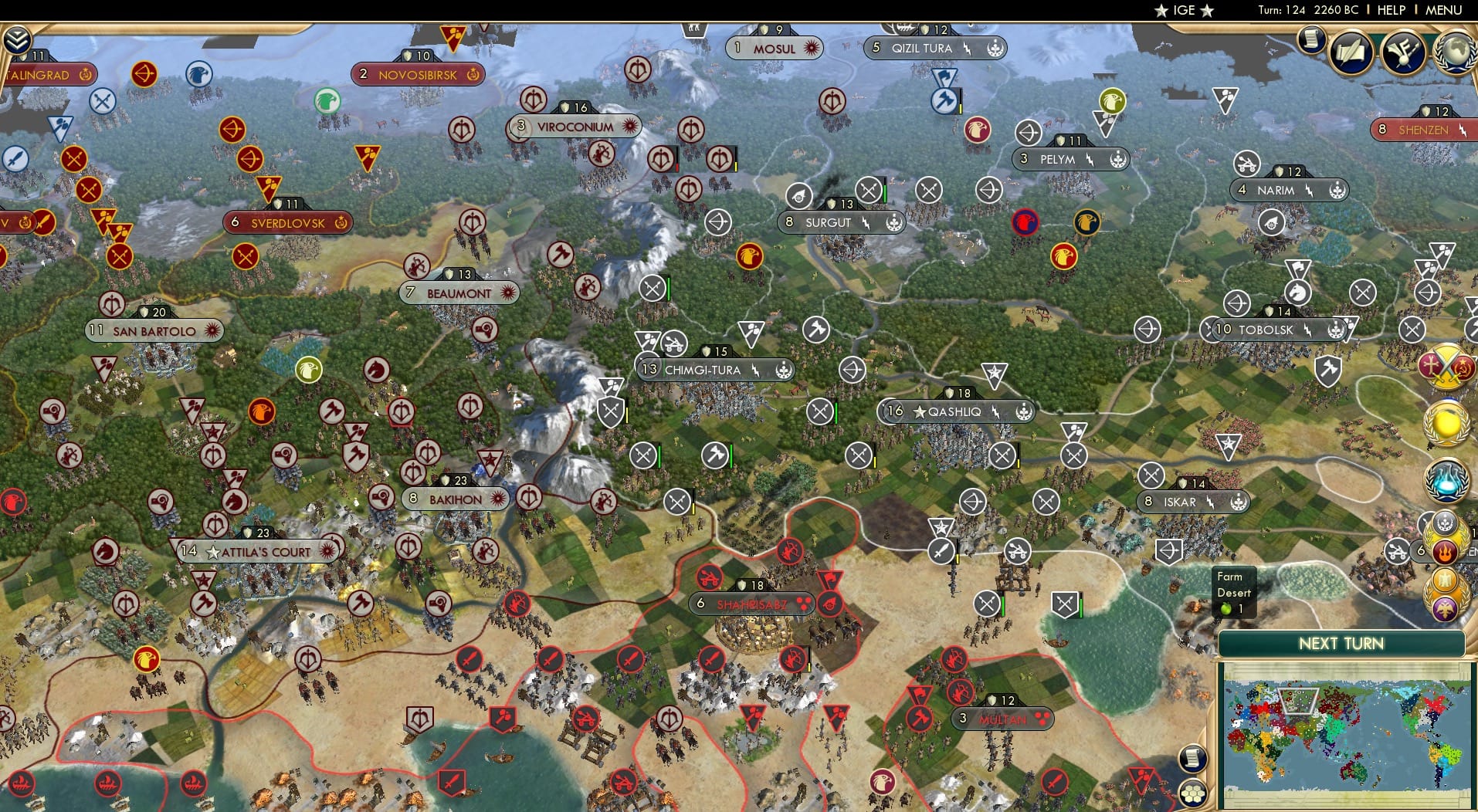
Task: Open the city screen for Mosul
Action: click(775, 47)
